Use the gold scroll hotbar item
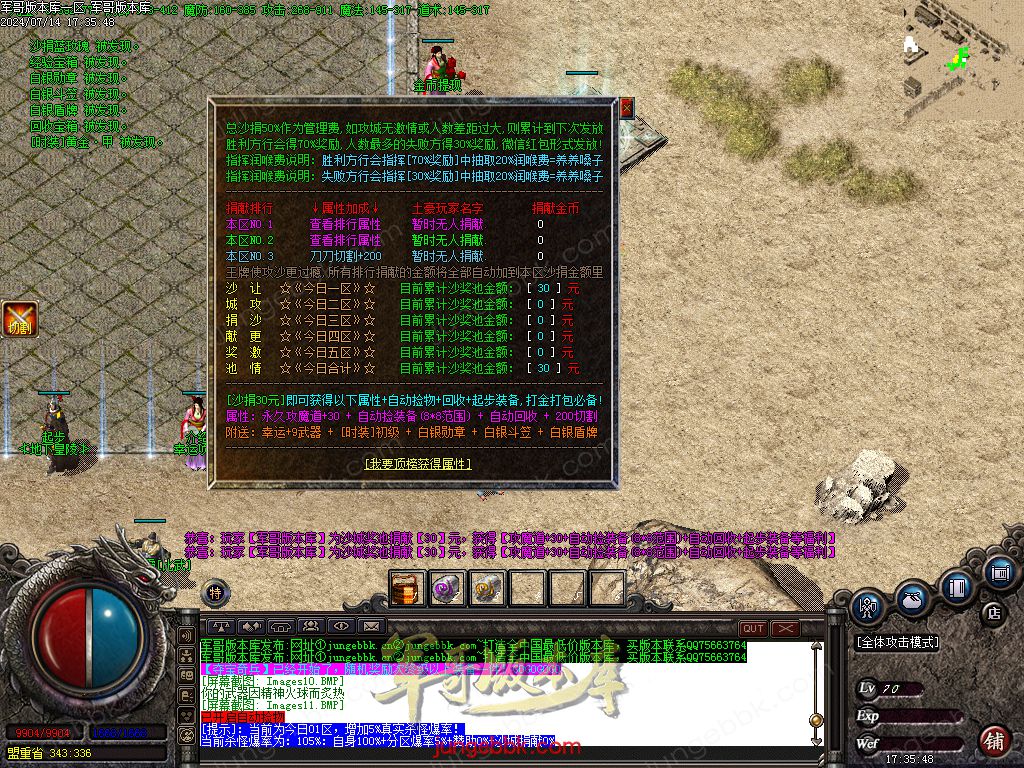The image size is (1024, 768). (x=487, y=588)
